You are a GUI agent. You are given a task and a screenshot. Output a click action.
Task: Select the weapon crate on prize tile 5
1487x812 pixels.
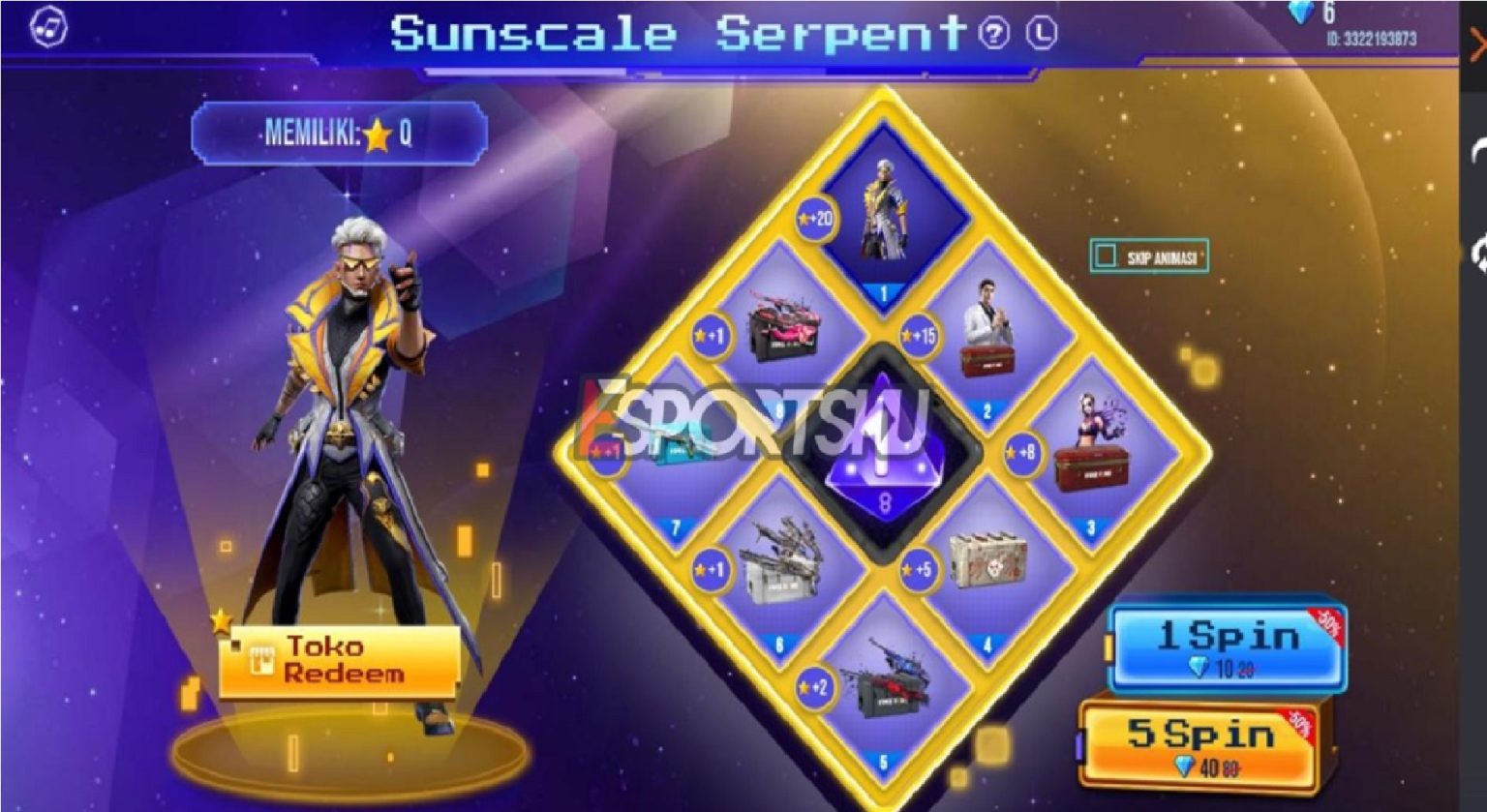click(883, 695)
